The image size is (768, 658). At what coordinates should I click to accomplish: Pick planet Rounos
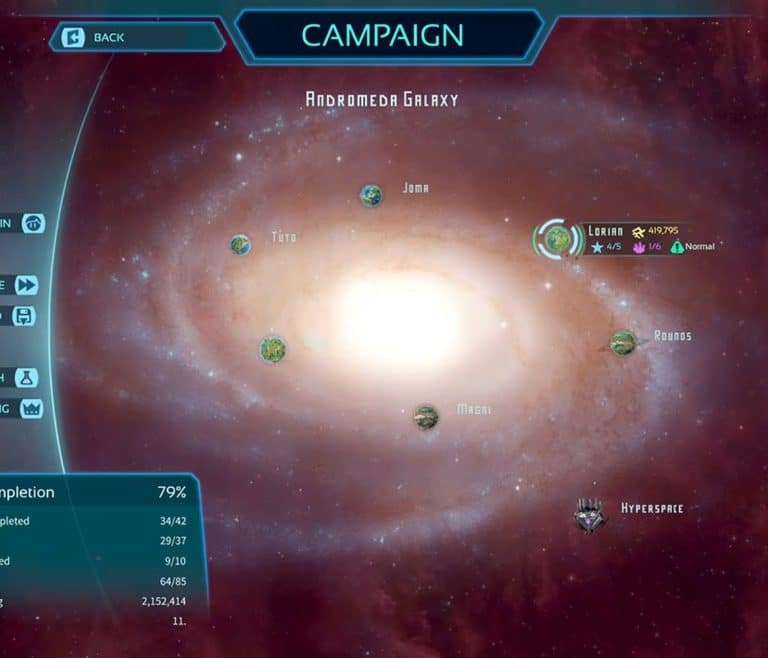click(623, 342)
